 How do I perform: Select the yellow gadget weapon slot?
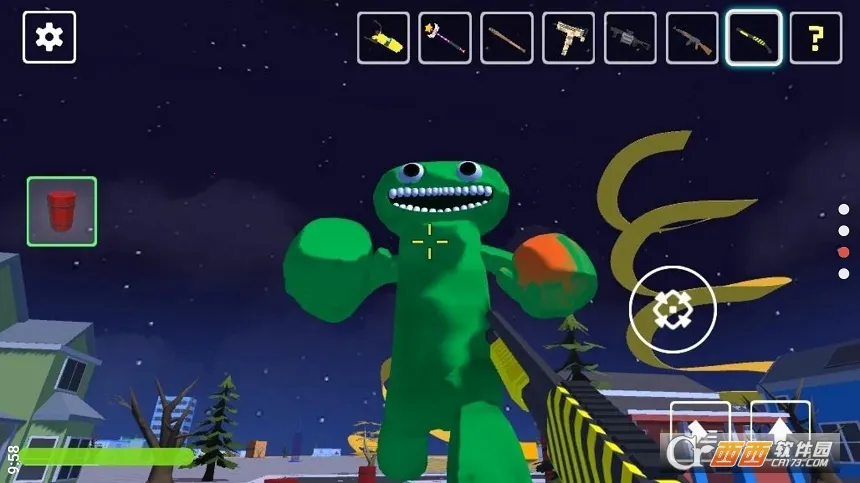pos(383,38)
